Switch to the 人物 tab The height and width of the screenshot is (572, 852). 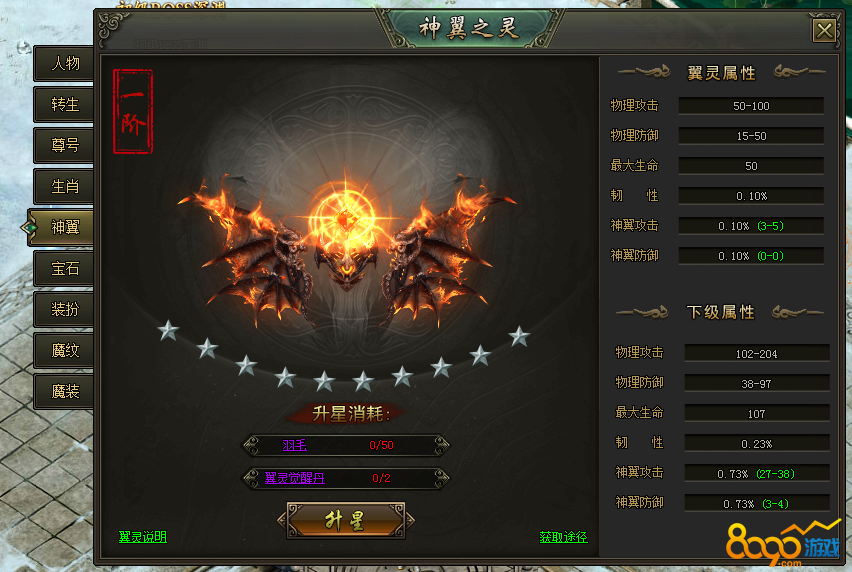[65, 63]
